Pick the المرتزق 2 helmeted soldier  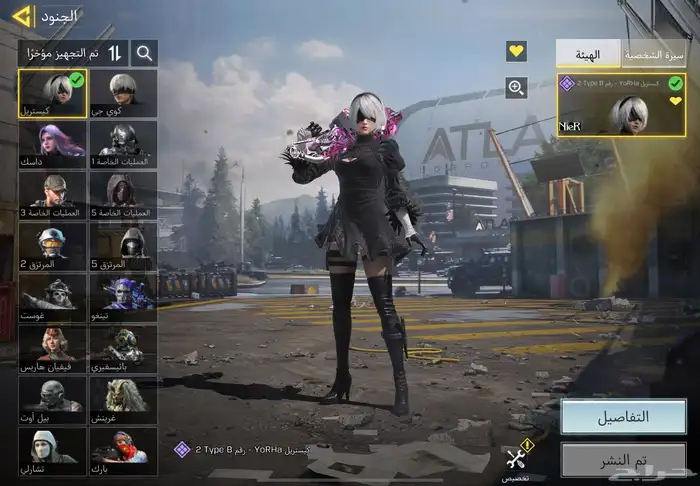coord(52,247)
